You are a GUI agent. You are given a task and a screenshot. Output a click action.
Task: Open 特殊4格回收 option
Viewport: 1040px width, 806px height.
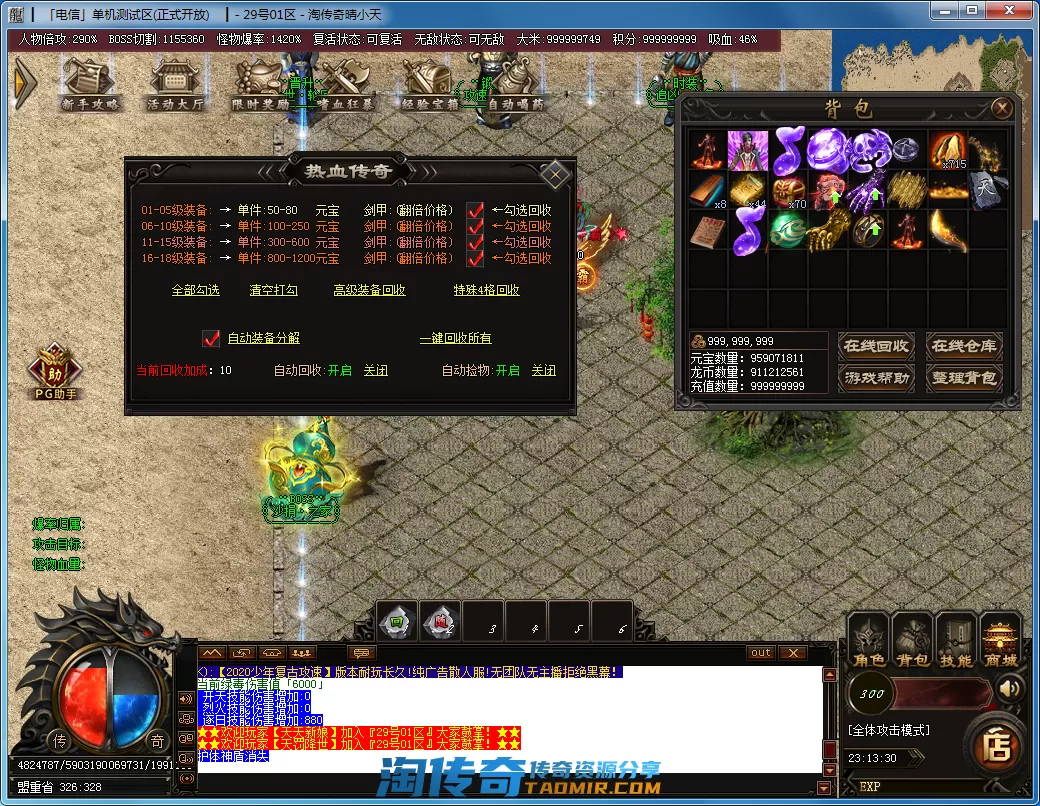[486, 290]
